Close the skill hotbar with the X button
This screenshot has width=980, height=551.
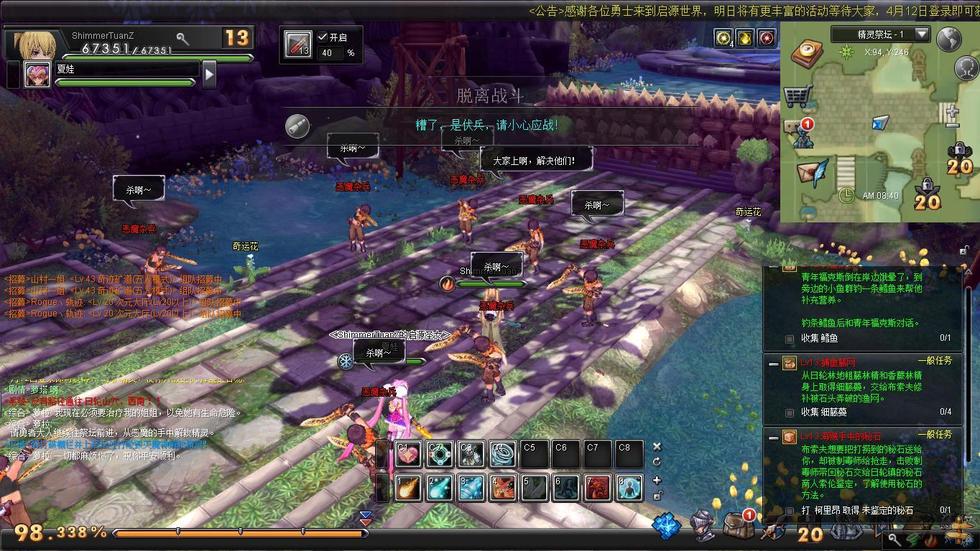point(657,447)
